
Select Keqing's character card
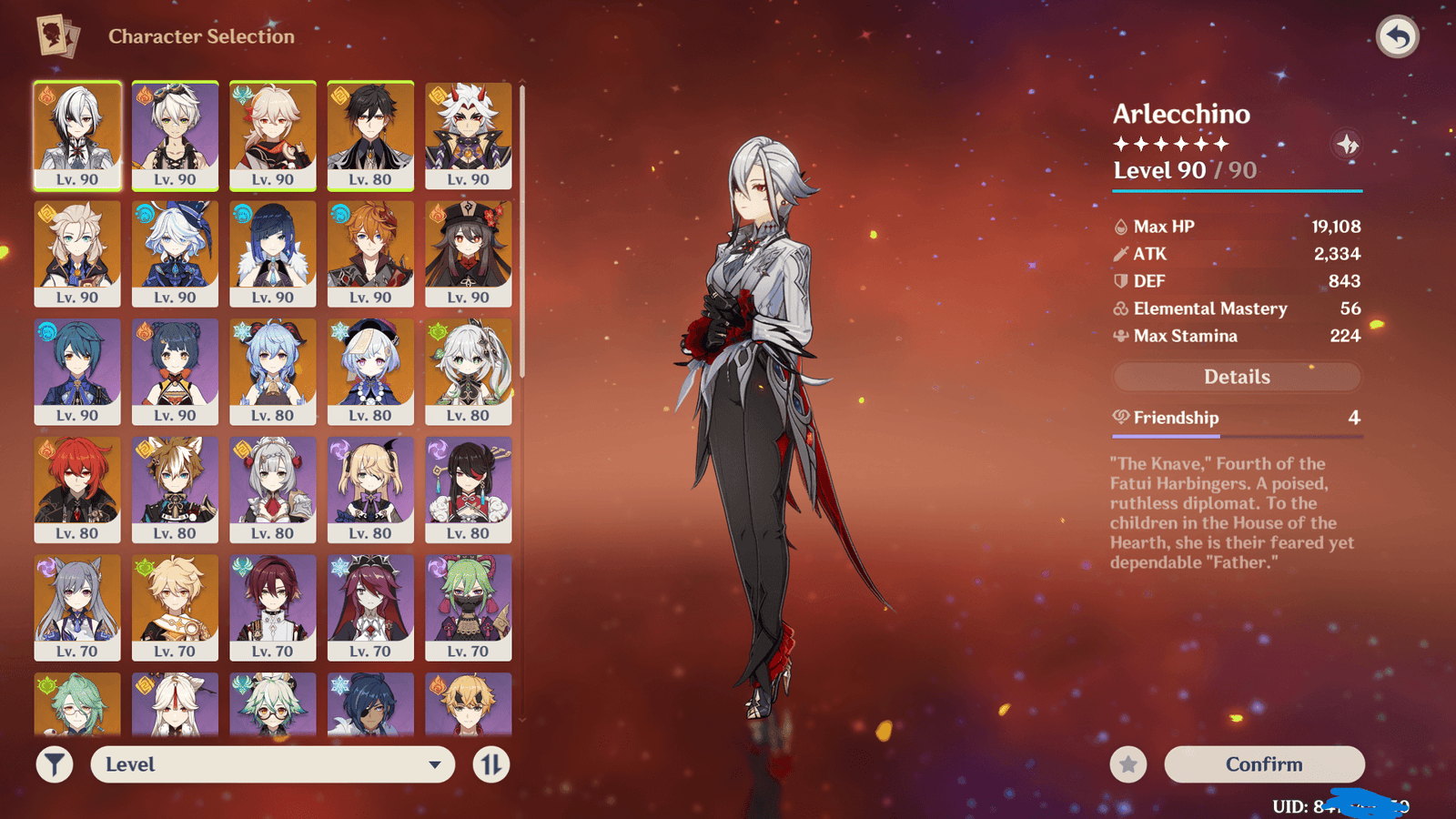point(77,607)
